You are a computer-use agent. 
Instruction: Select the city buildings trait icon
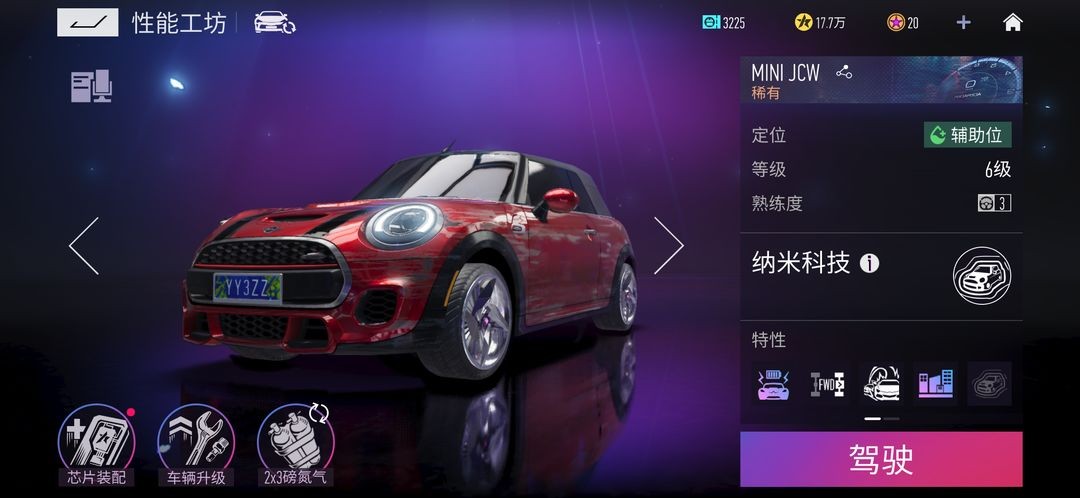click(935, 383)
